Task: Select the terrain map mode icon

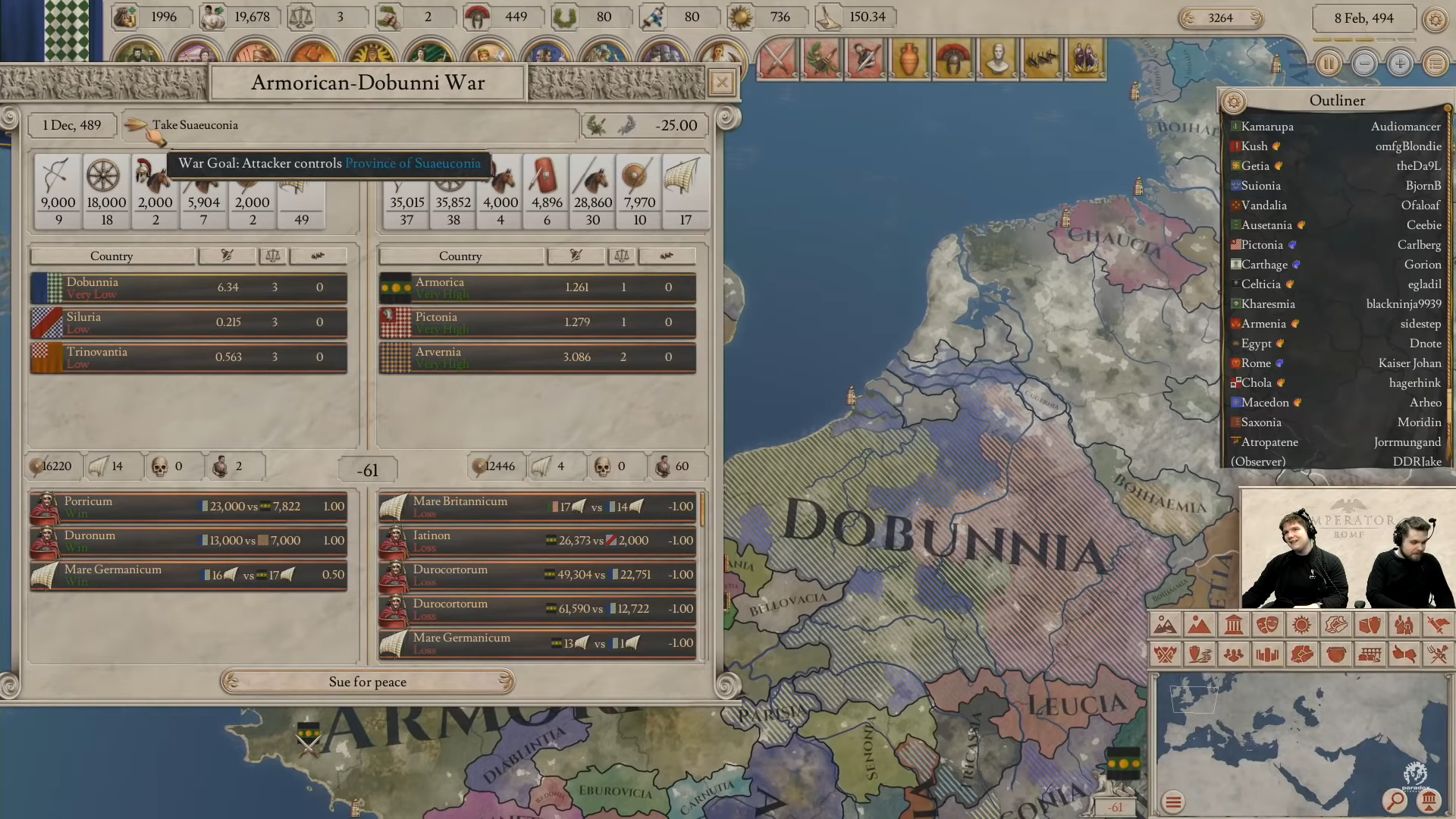Action: [x=1166, y=625]
